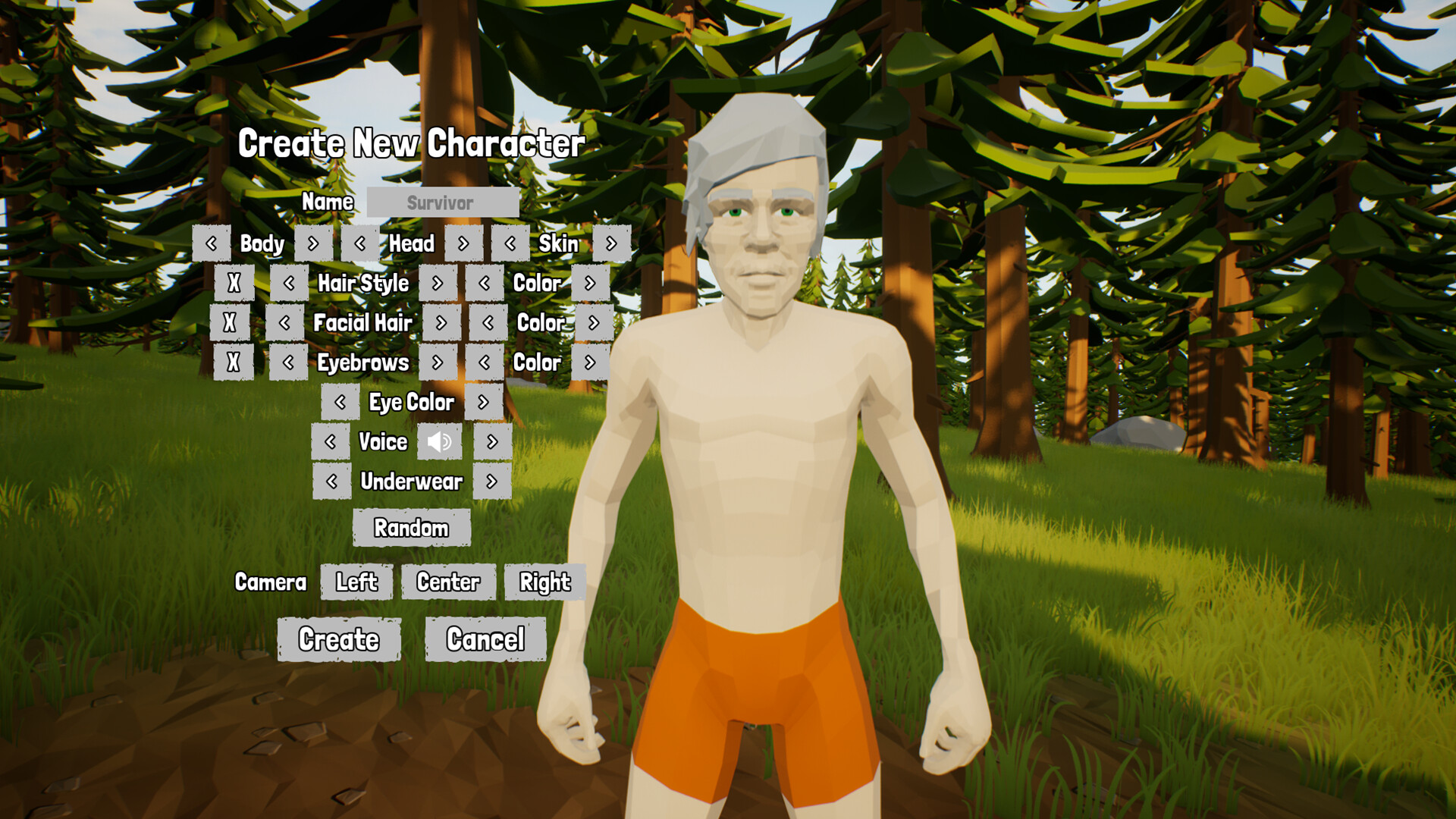Browse to the next Underwear style
Screen dimensions: 1456x819
[x=491, y=482]
